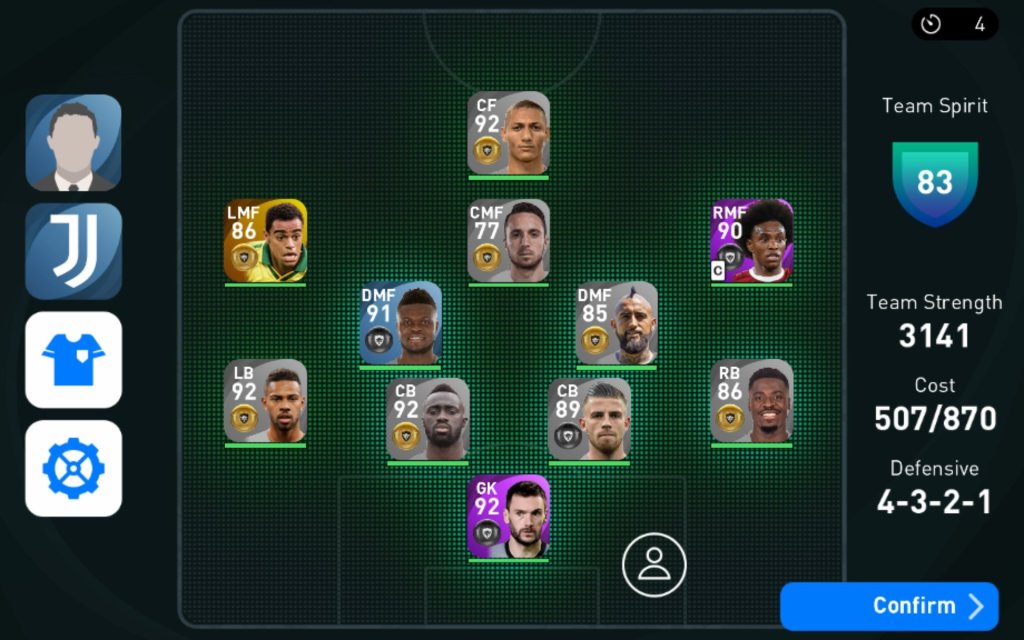This screenshot has height=640, width=1024.
Task: Select the LB player rated 92
Action: 265,401
